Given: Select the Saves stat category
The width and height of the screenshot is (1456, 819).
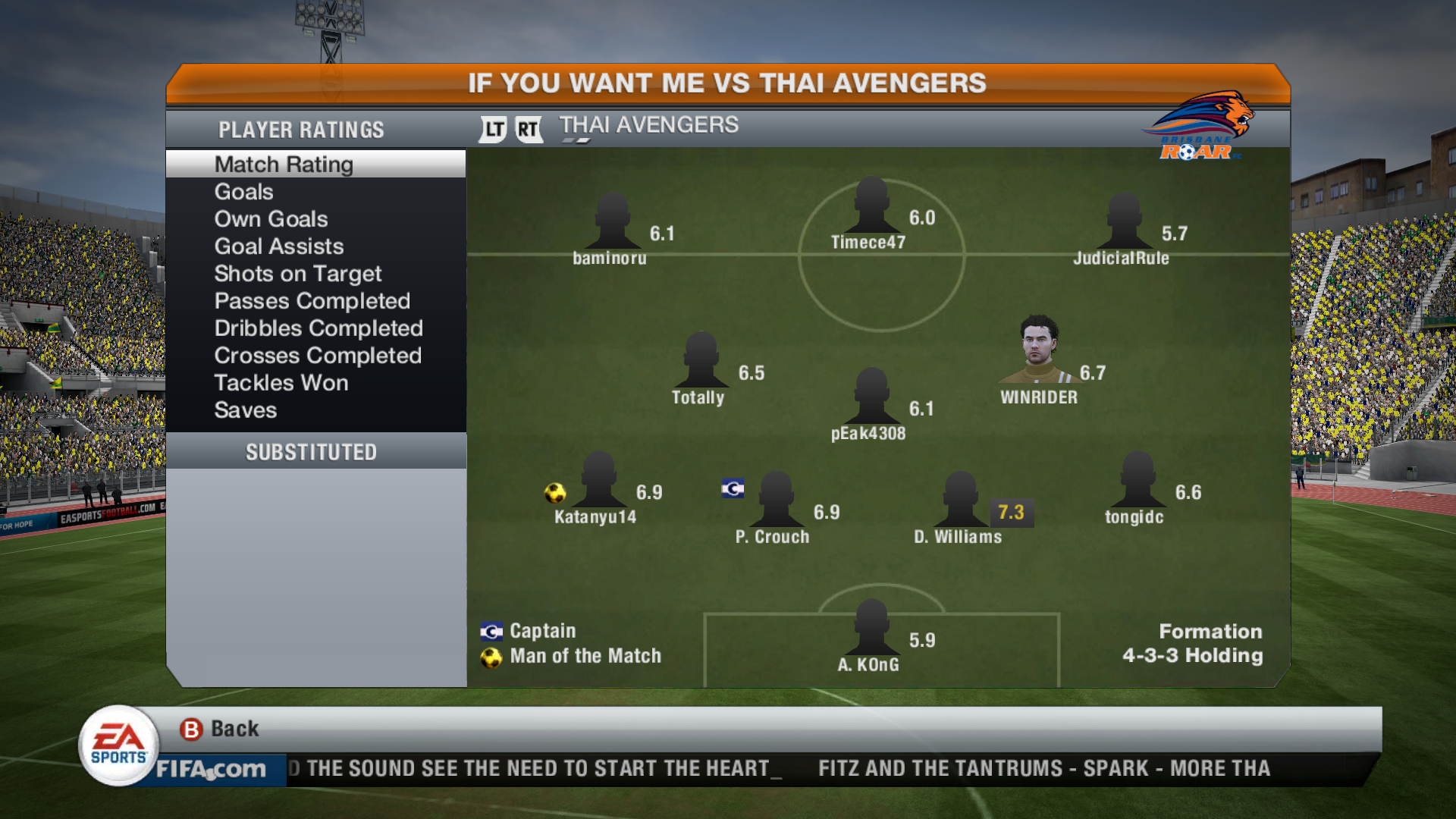Looking at the screenshot, I should pos(245,410).
